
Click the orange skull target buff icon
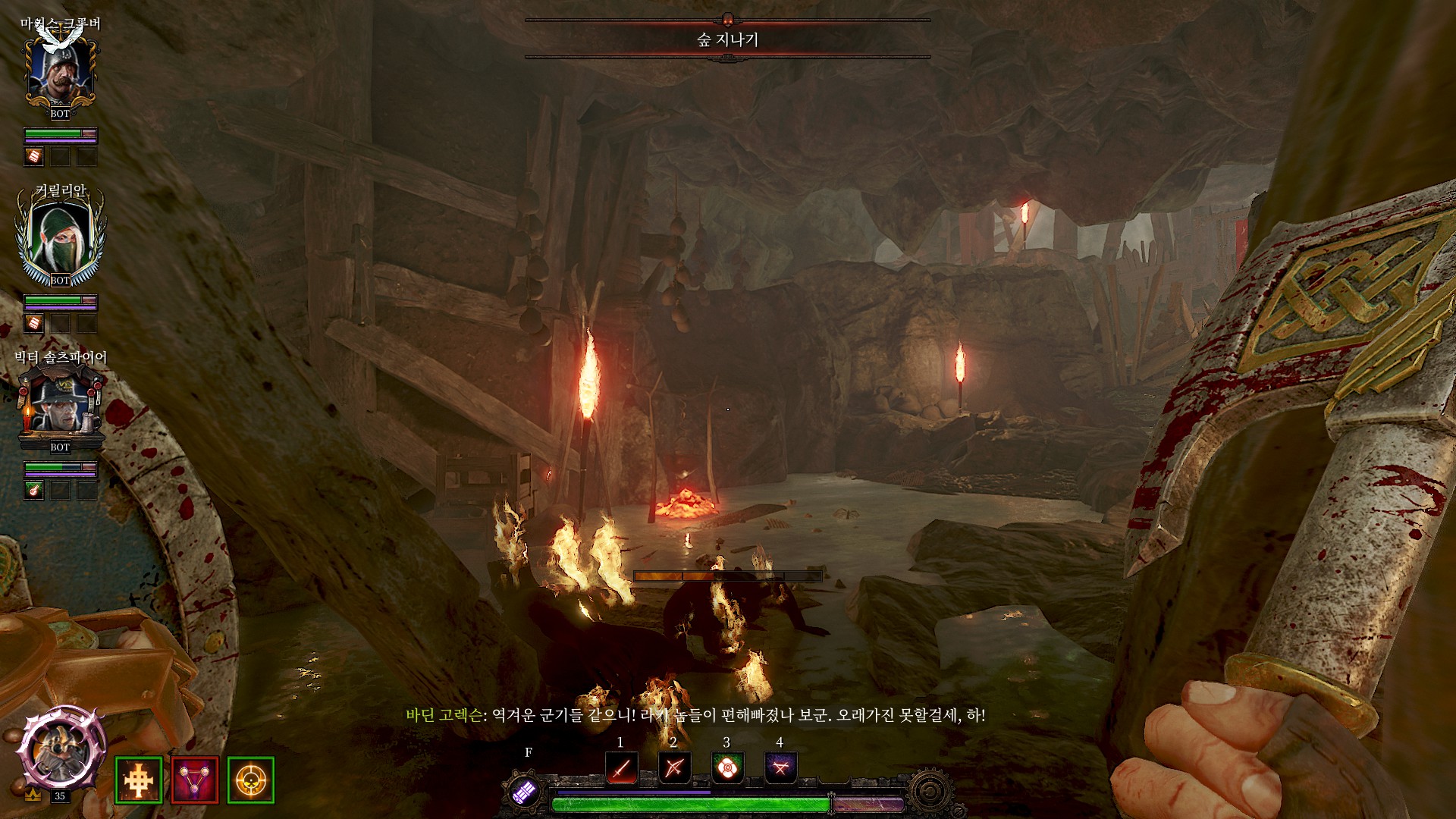(x=251, y=780)
